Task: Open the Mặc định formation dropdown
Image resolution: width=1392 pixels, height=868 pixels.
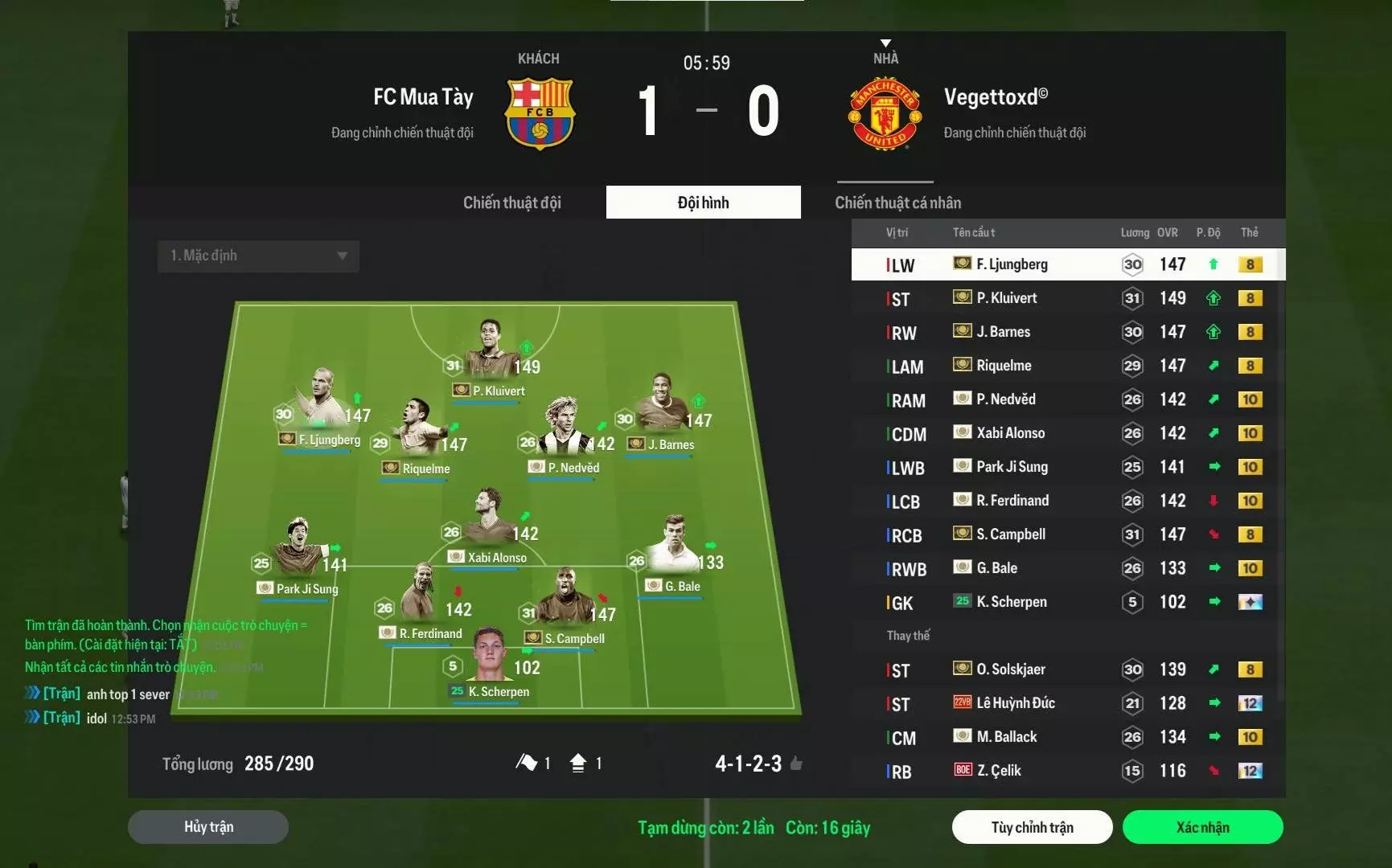Action: click(258, 256)
